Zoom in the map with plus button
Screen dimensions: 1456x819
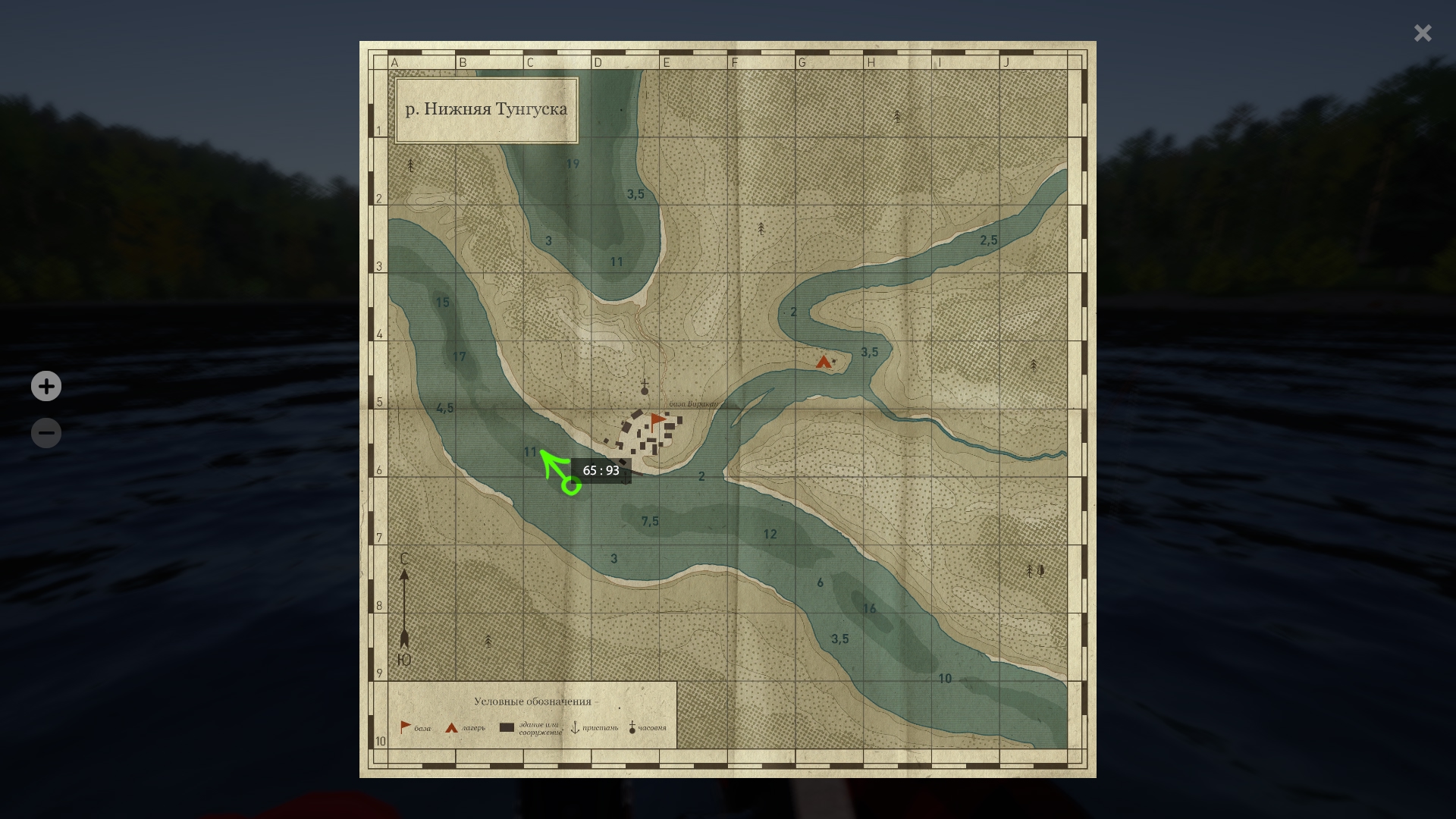[46, 387]
